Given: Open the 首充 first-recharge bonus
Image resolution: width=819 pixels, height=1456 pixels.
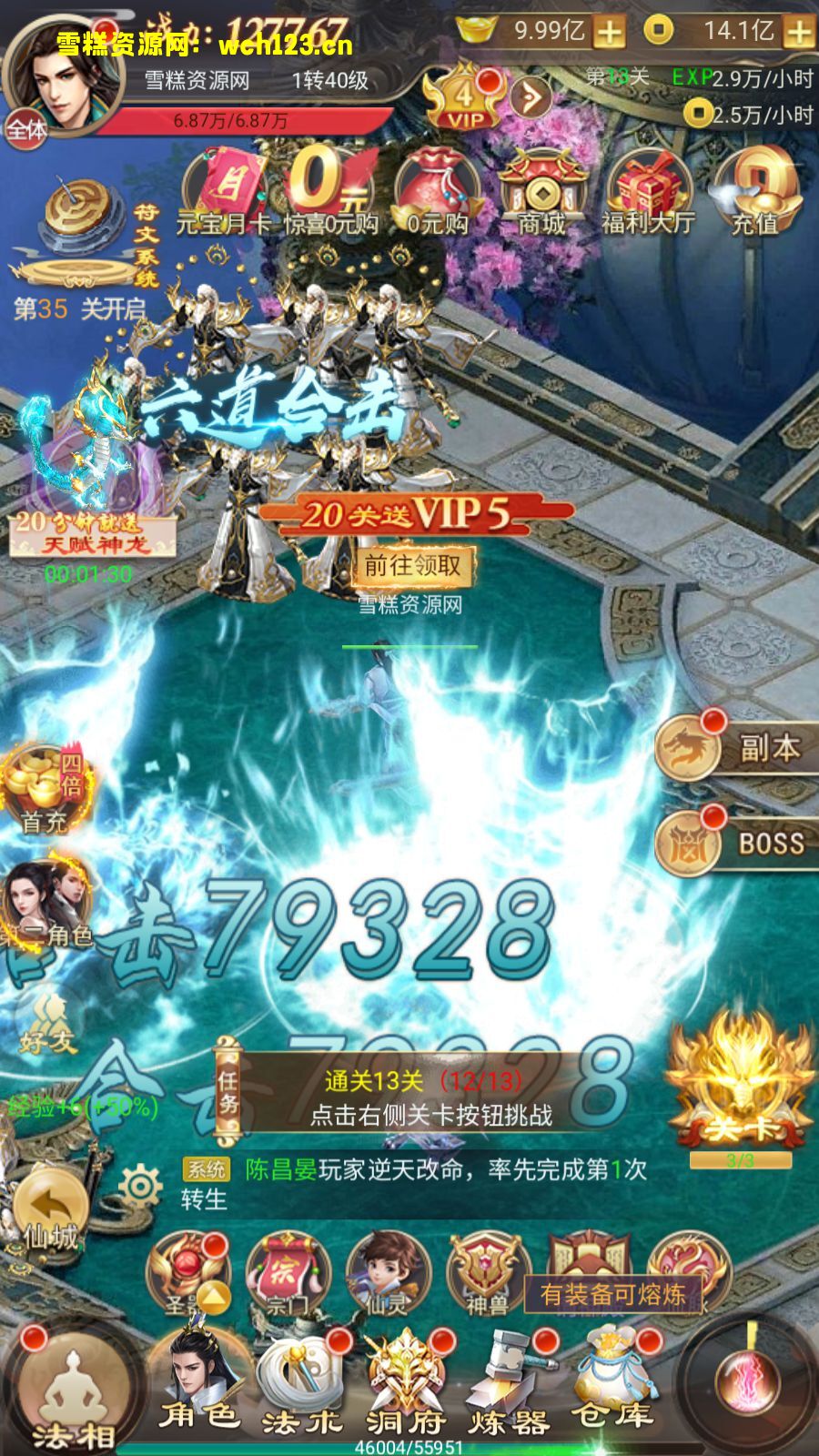Looking at the screenshot, I should (x=44, y=788).
